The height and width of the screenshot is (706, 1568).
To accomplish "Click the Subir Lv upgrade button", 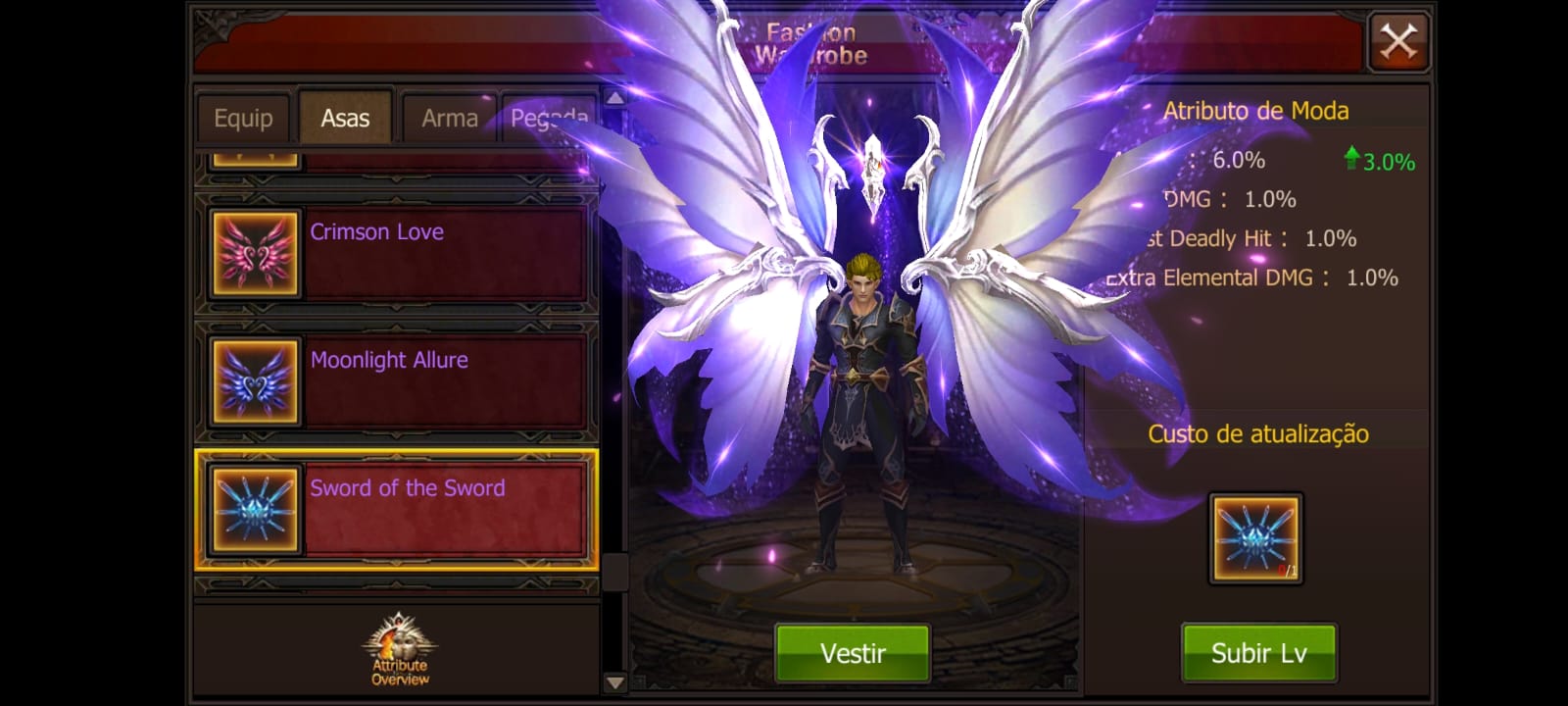I will tap(1258, 653).
